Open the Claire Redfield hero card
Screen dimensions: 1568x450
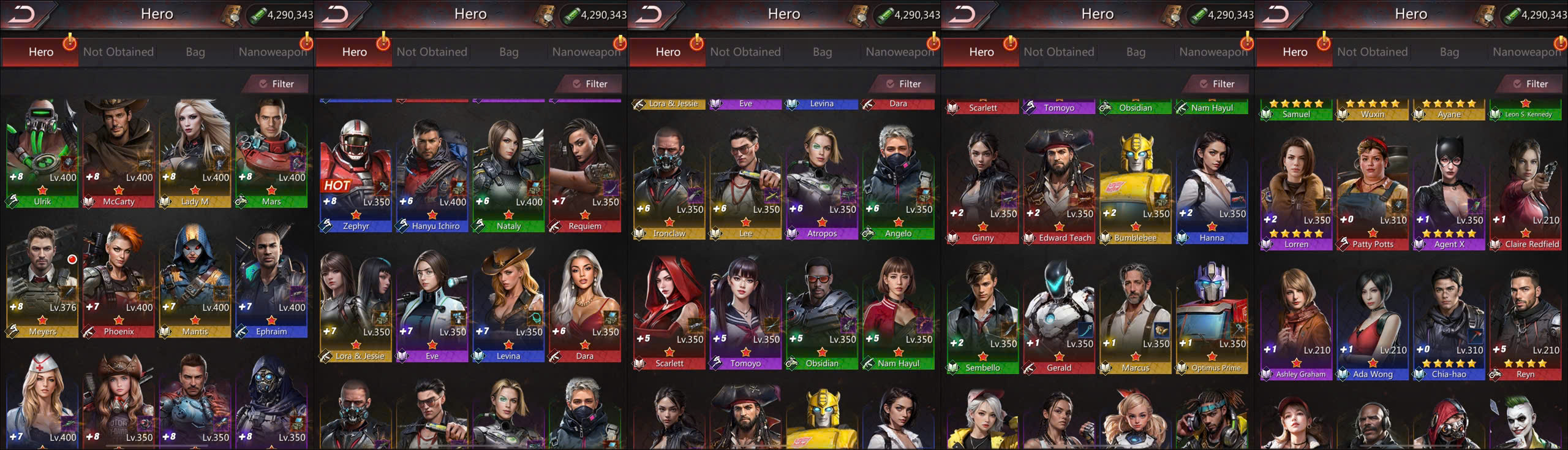point(1526,190)
